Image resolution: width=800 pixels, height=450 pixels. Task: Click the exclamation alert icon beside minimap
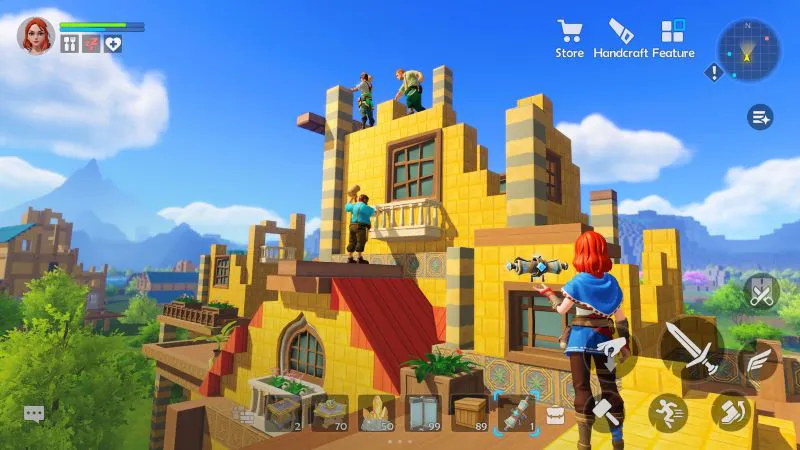click(713, 72)
